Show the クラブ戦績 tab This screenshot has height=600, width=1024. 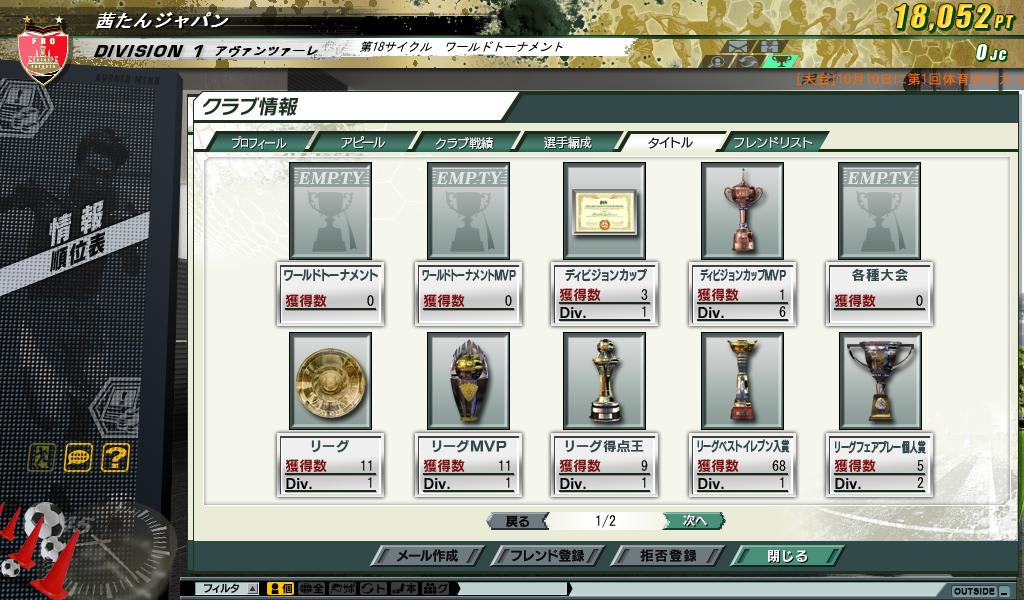point(463,142)
